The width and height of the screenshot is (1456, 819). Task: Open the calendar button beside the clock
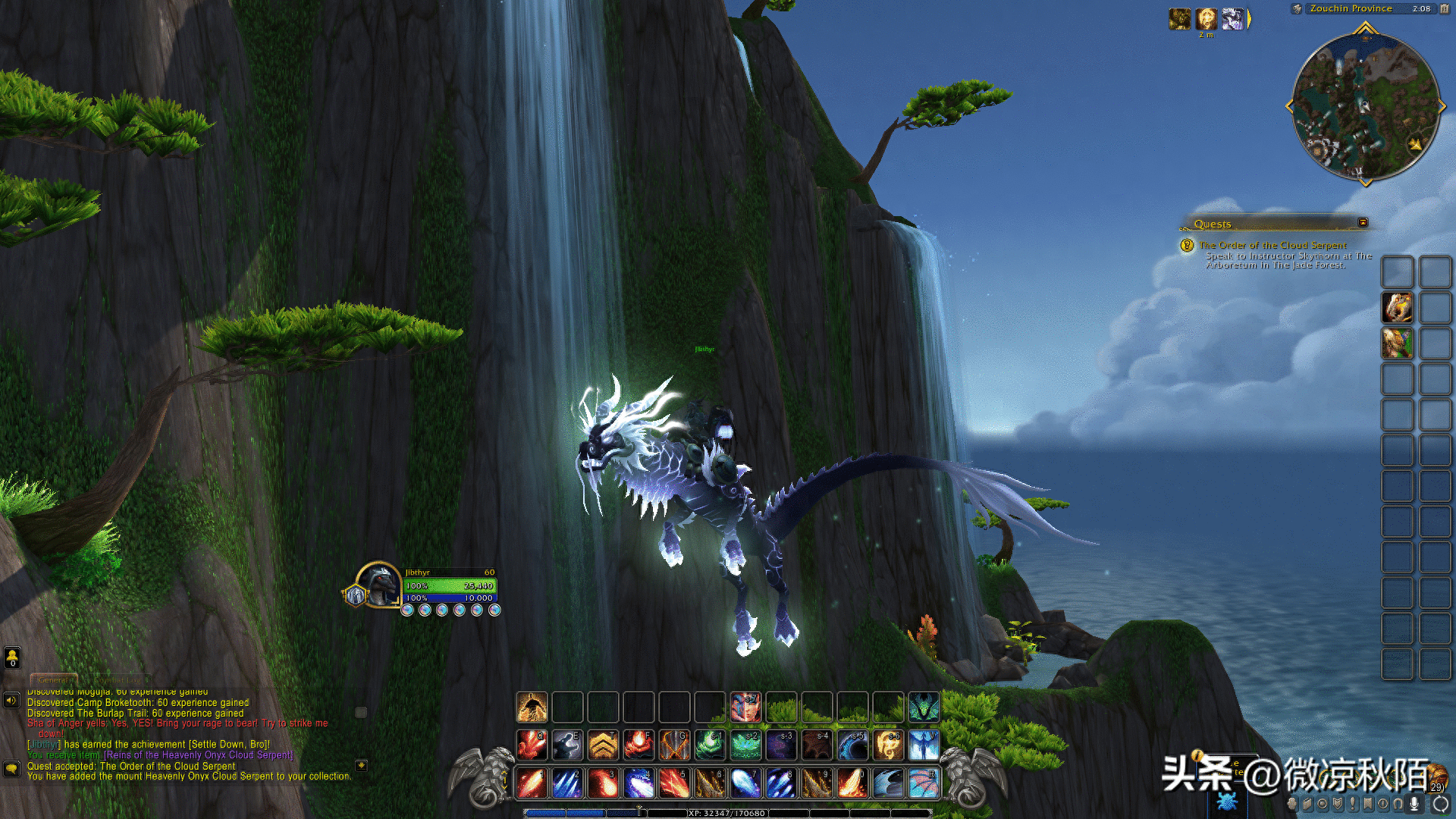[x=1444, y=9]
